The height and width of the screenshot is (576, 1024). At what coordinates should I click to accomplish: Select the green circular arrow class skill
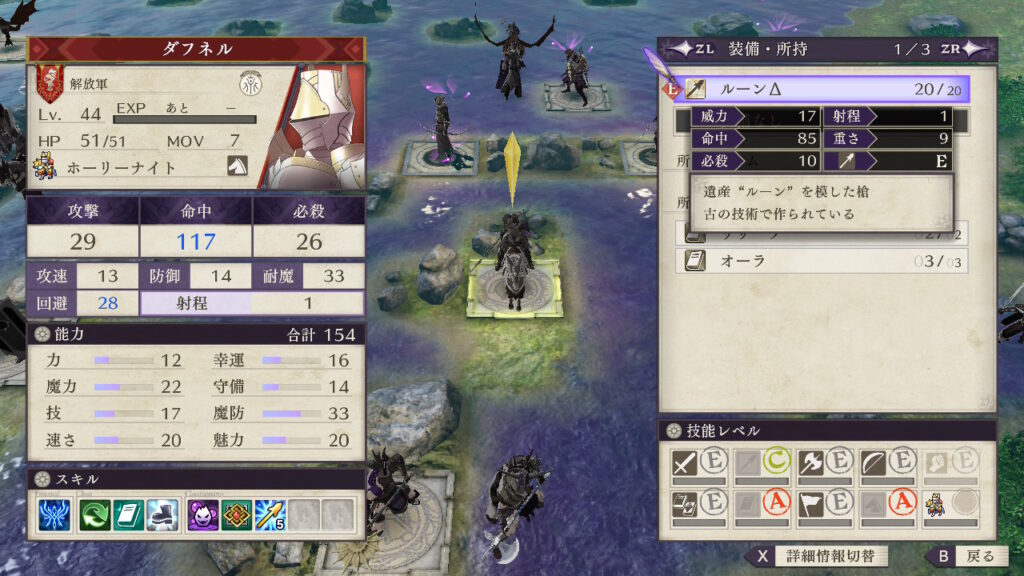coord(97,515)
